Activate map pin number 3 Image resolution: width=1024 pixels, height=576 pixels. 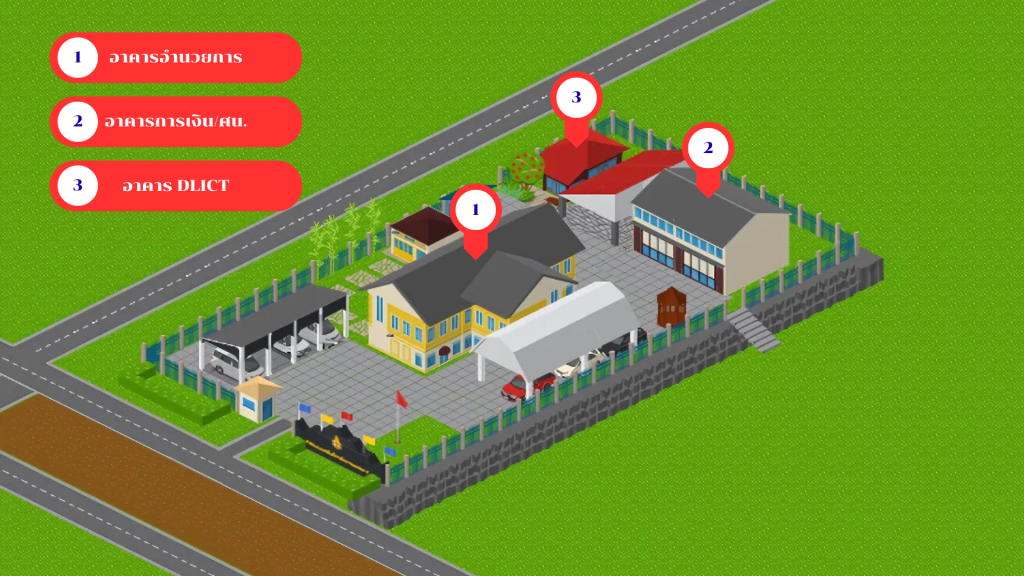point(576,98)
